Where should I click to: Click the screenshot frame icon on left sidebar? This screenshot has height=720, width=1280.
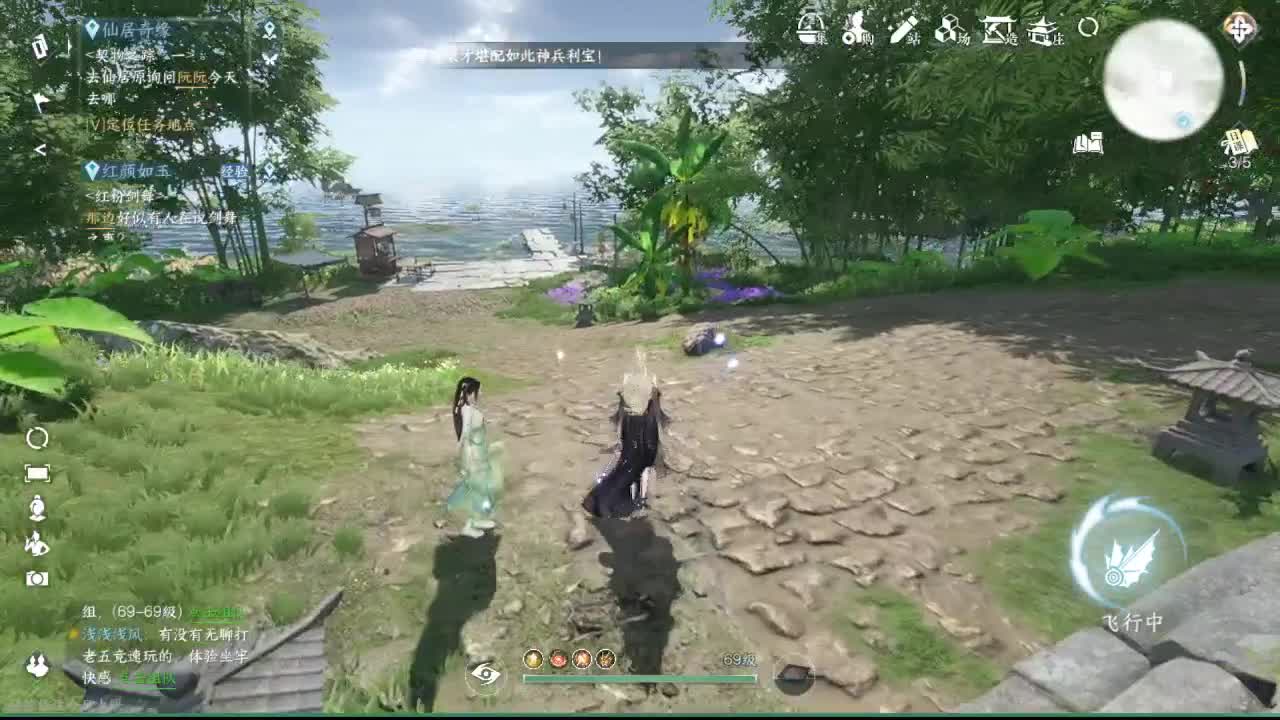click(x=37, y=473)
